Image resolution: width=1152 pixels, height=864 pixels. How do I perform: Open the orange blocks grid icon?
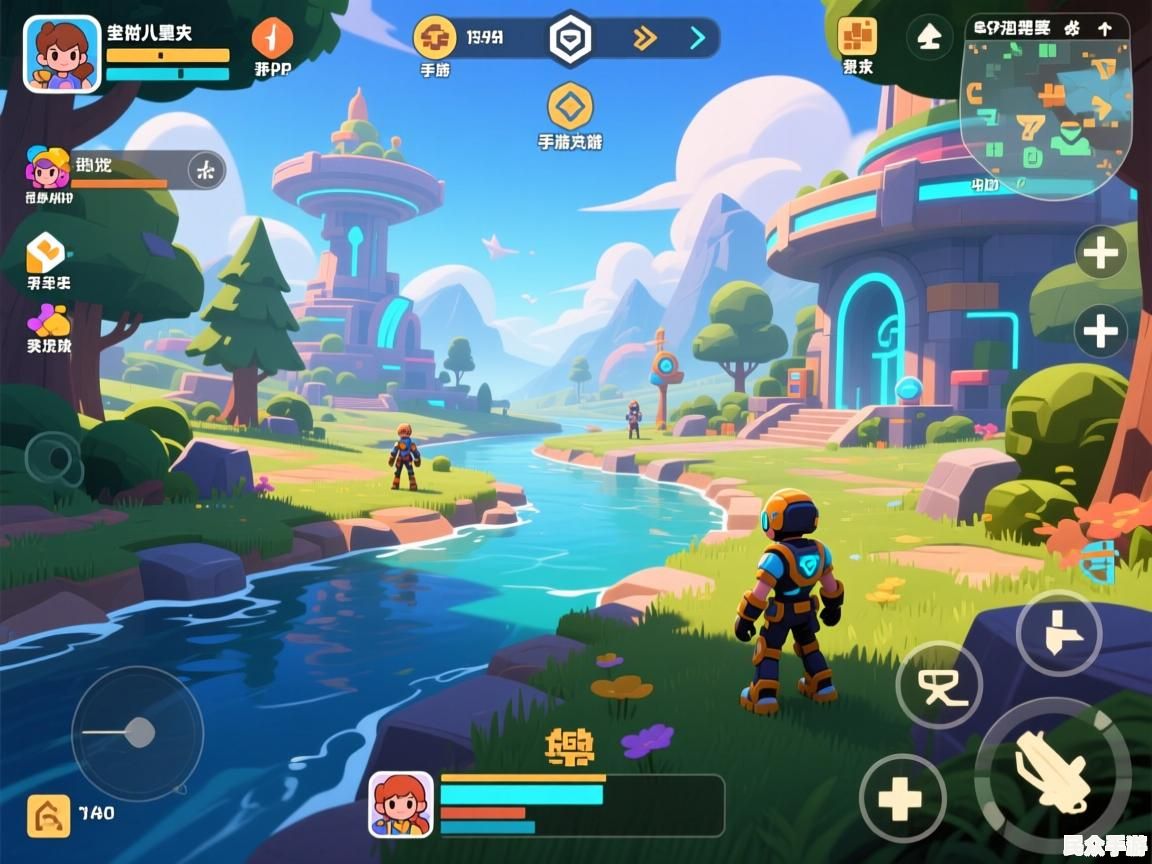(x=857, y=36)
